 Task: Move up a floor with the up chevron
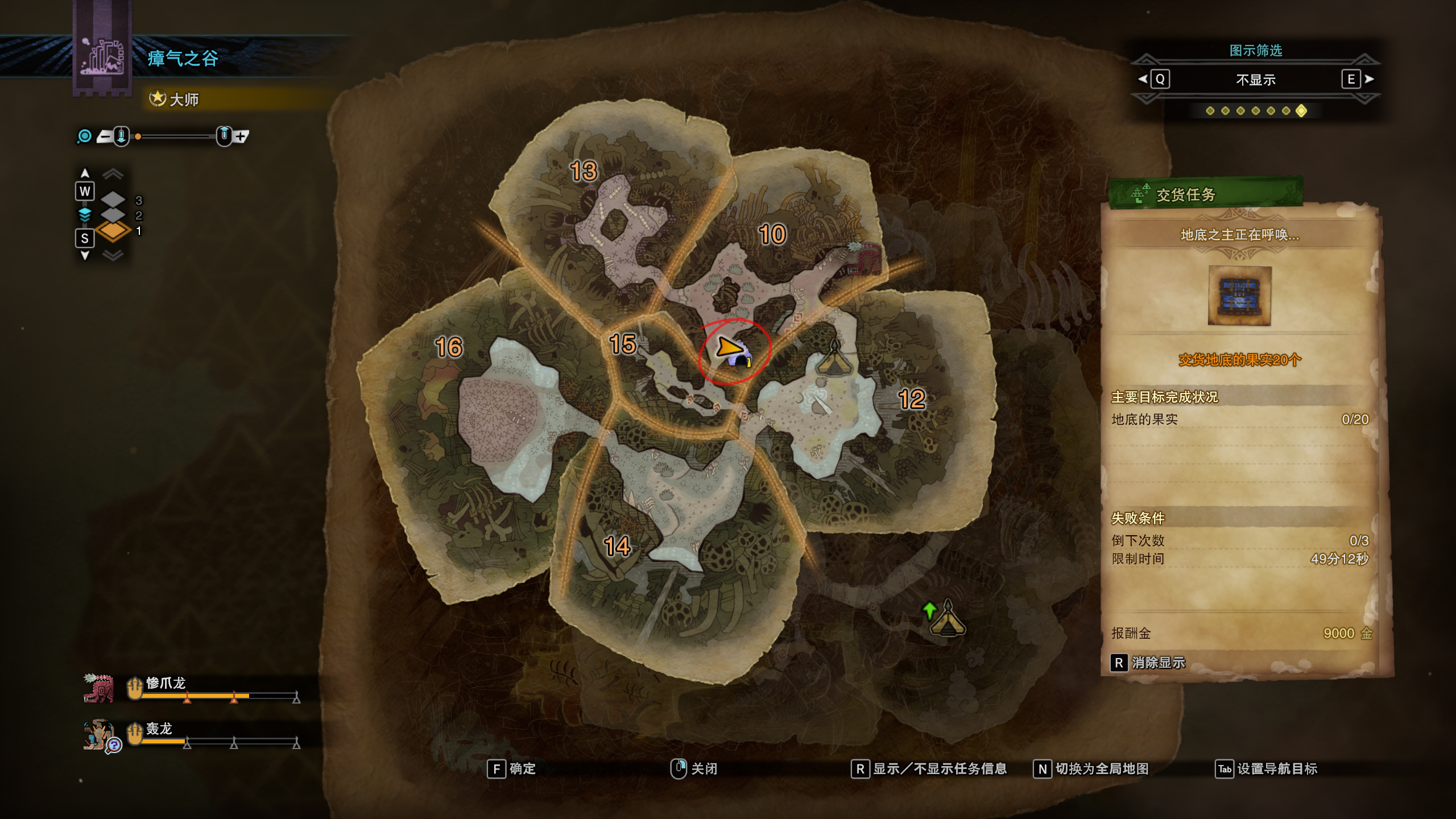[113, 173]
